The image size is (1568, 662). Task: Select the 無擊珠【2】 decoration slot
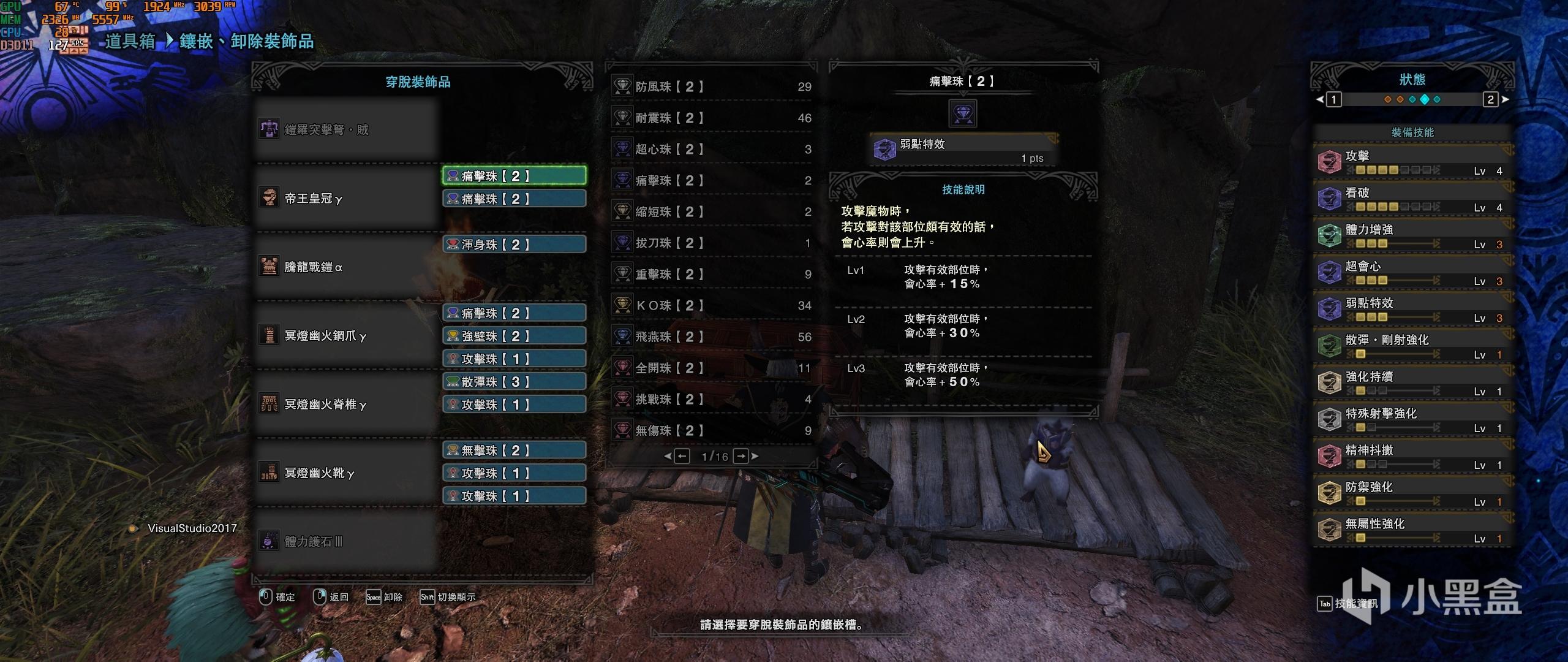point(514,451)
